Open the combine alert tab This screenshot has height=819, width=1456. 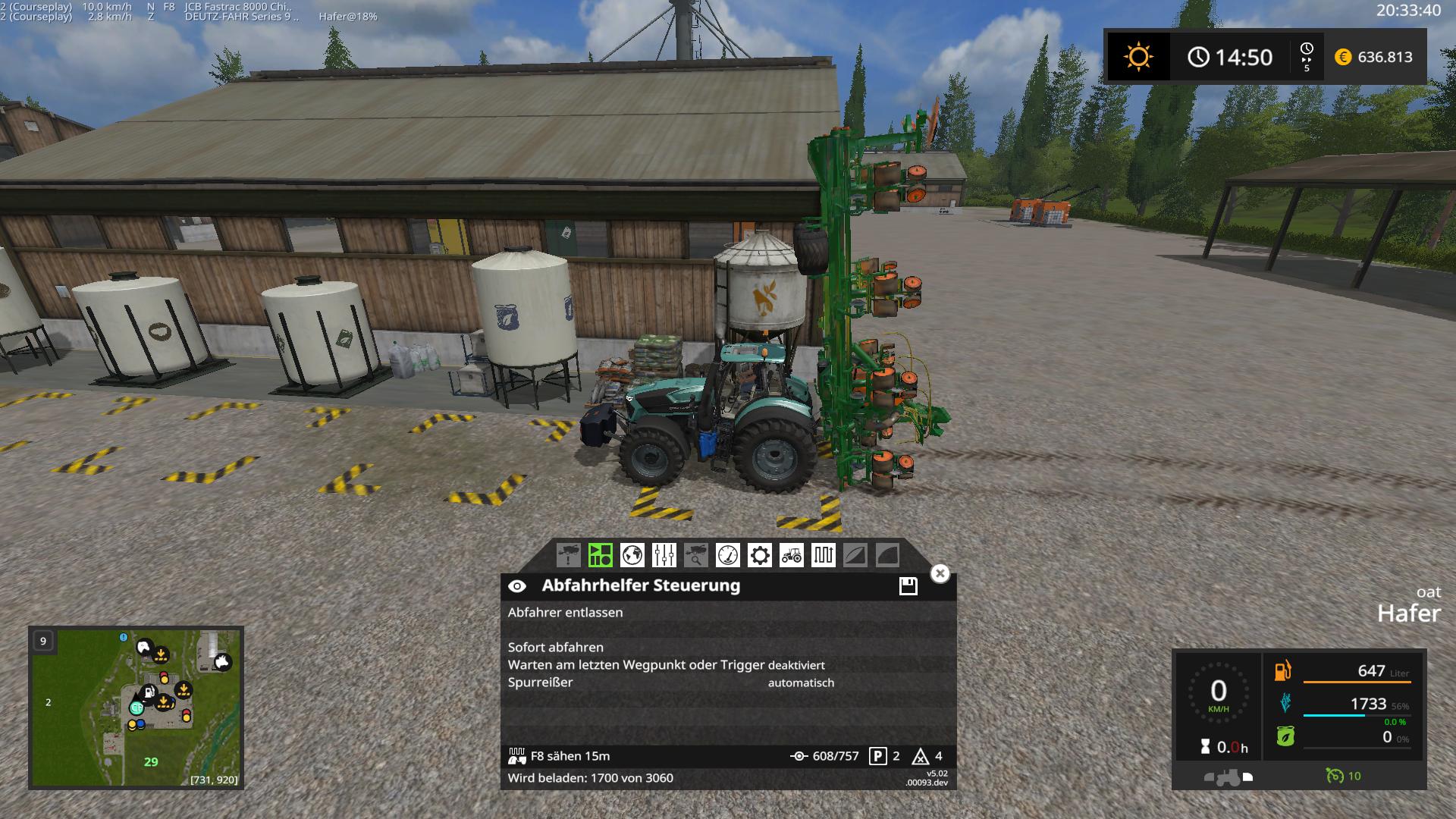point(568,555)
